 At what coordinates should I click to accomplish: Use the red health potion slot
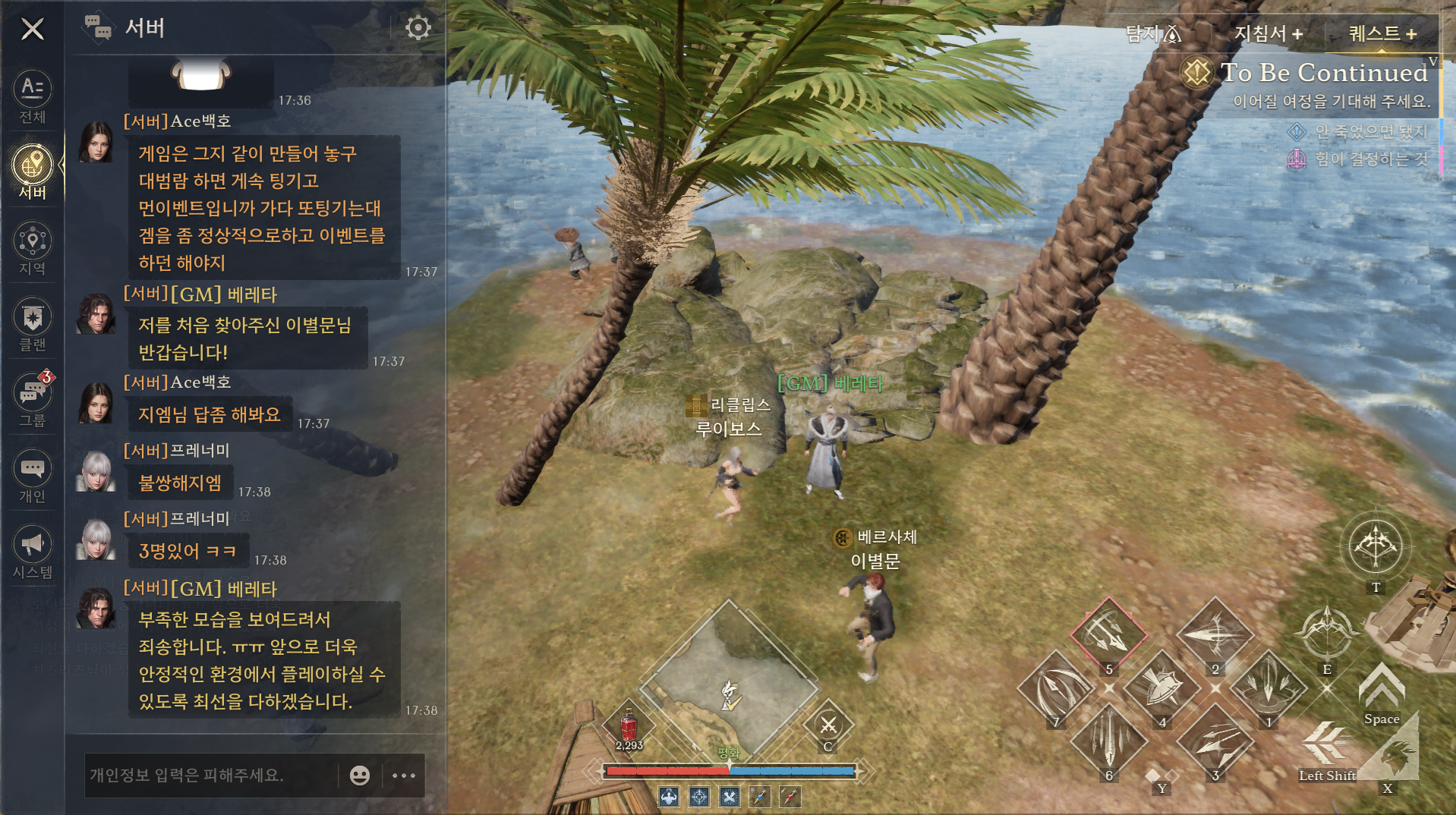tap(629, 725)
